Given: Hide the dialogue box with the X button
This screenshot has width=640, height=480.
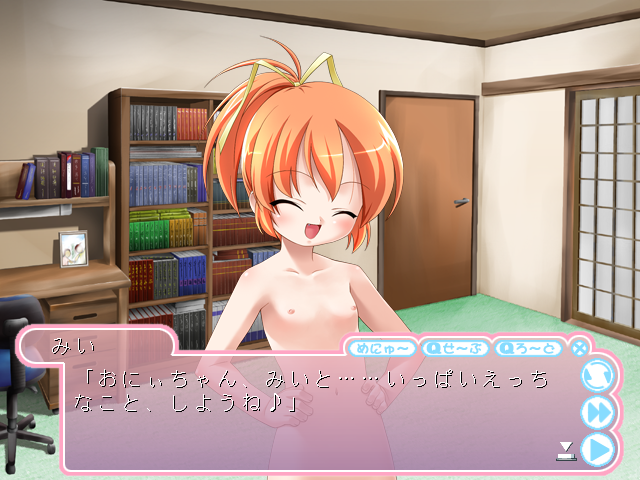Looking at the screenshot, I should pos(579,348).
